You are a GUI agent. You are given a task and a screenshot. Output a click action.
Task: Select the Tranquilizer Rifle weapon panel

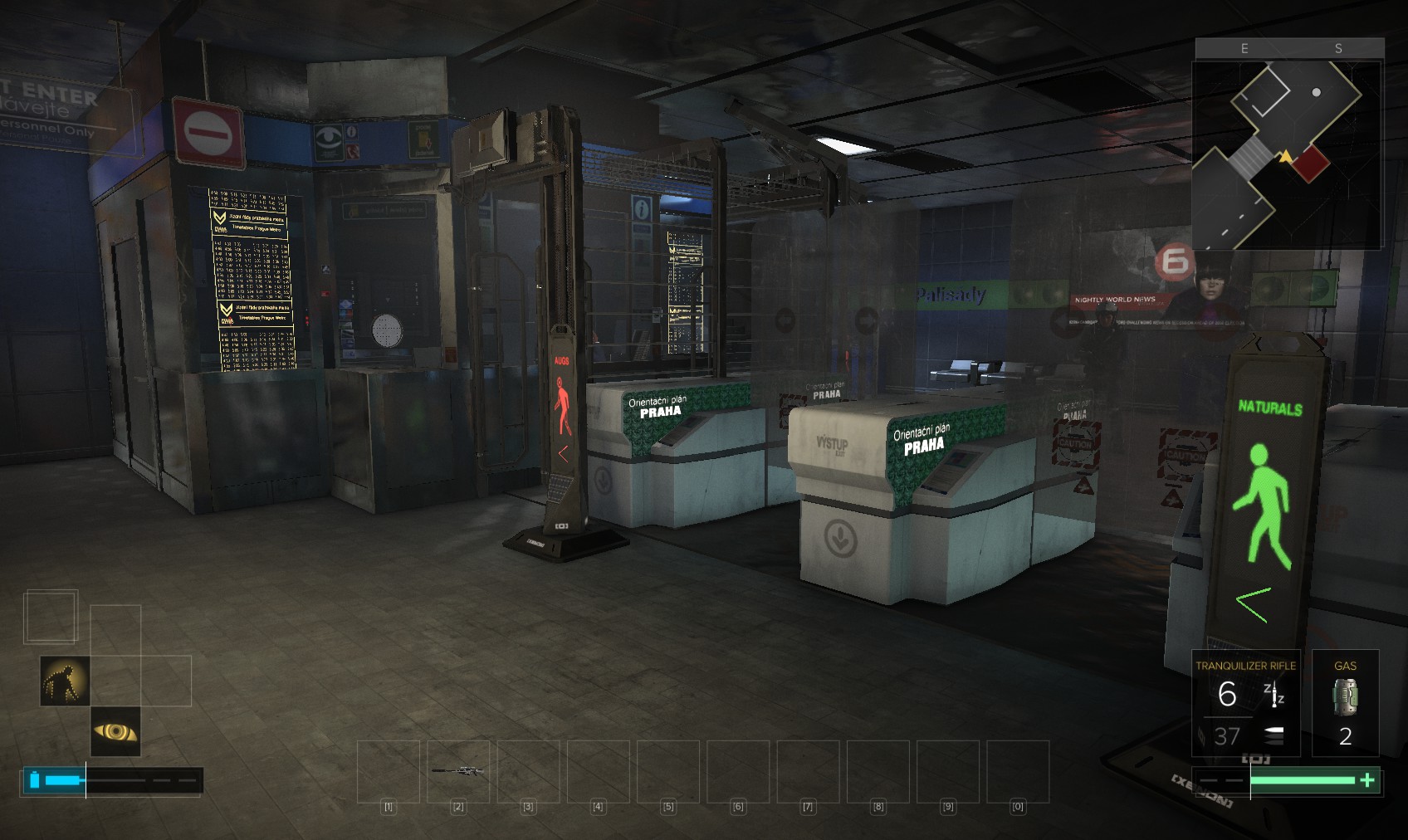coord(1245,703)
